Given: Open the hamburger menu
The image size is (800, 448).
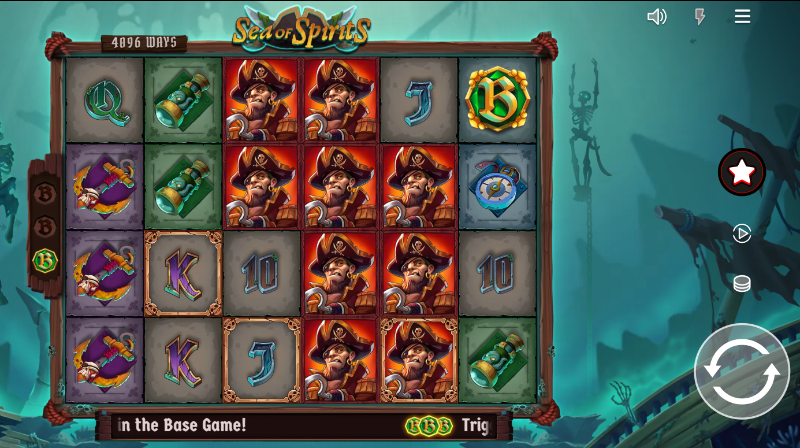Looking at the screenshot, I should pos(742,16).
